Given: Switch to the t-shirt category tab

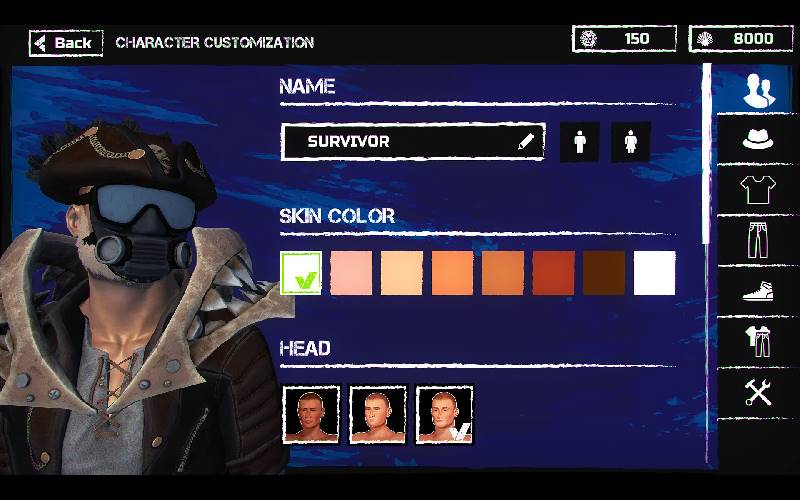Looking at the screenshot, I should [x=758, y=188].
